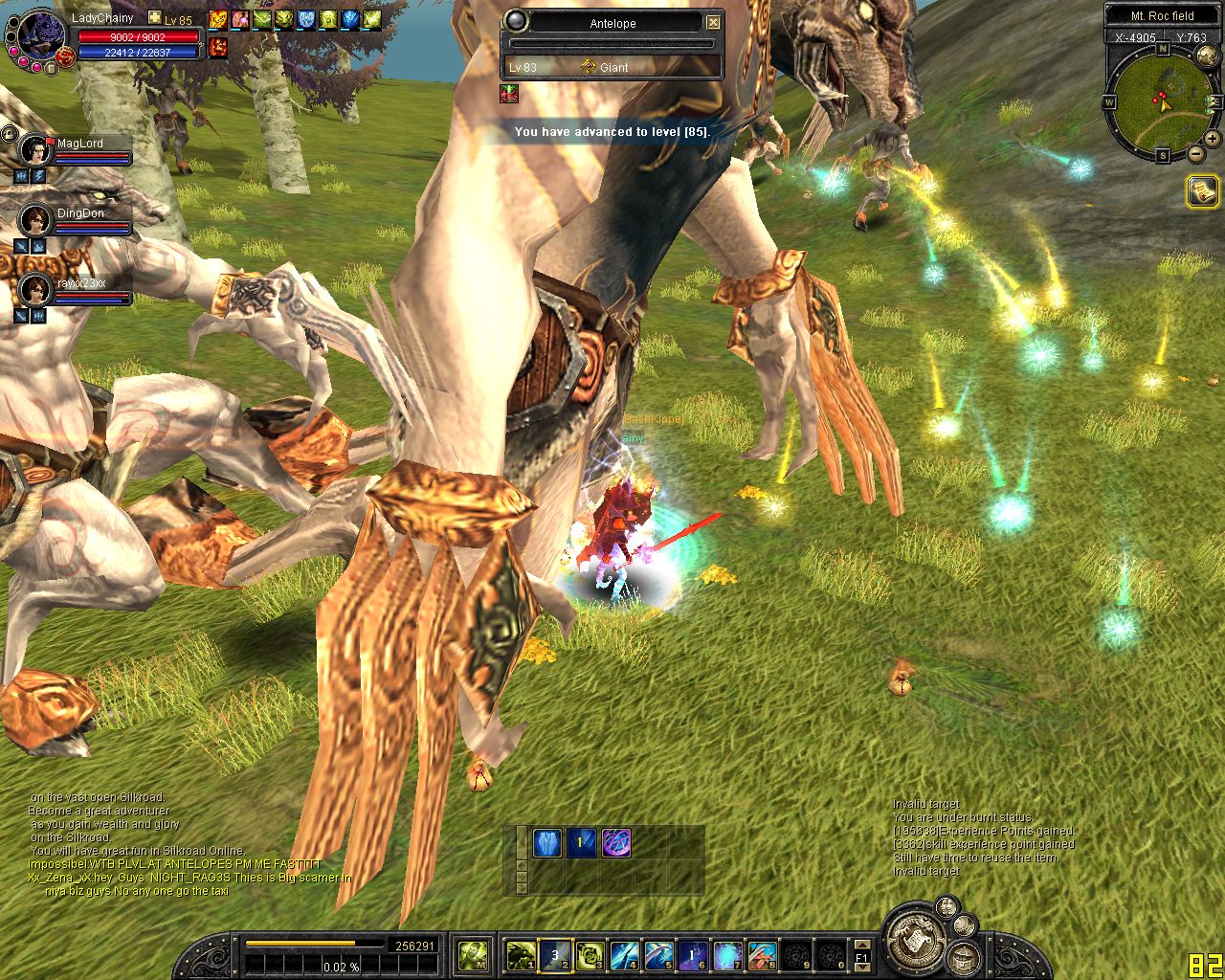Zoom out the minimap with minus button
The height and width of the screenshot is (980, 1225).
1195,153
